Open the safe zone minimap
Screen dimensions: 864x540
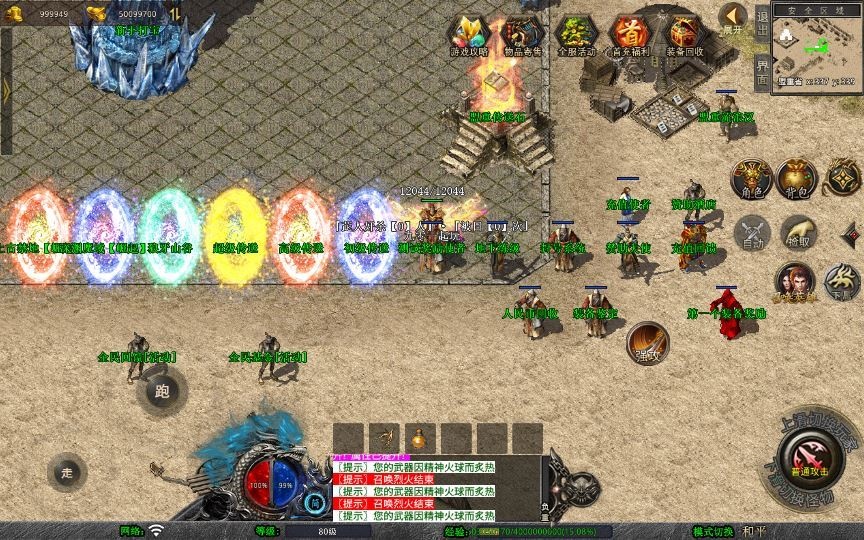815,48
